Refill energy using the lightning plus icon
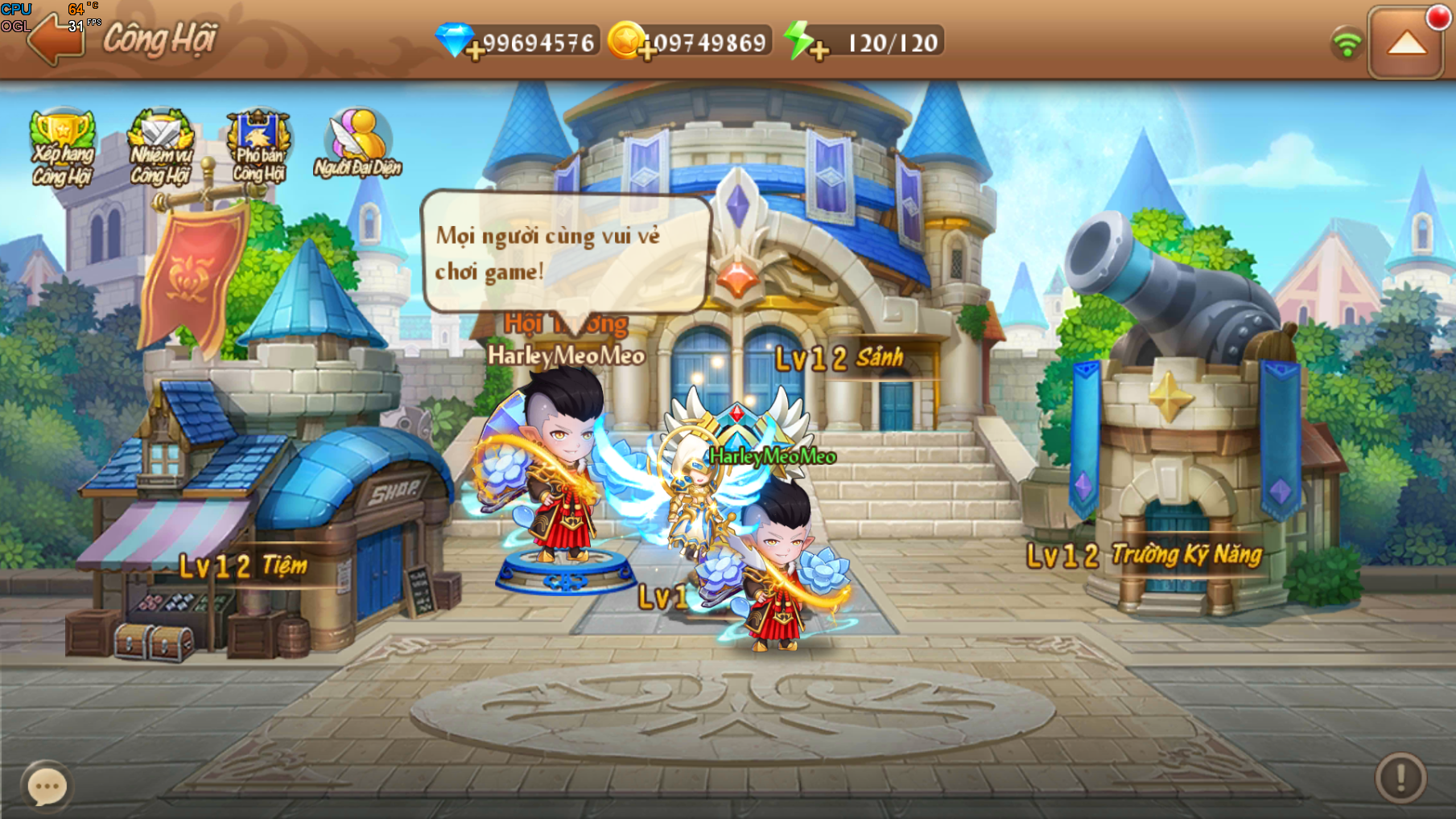The image size is (1456, 819). pos(819,51)
